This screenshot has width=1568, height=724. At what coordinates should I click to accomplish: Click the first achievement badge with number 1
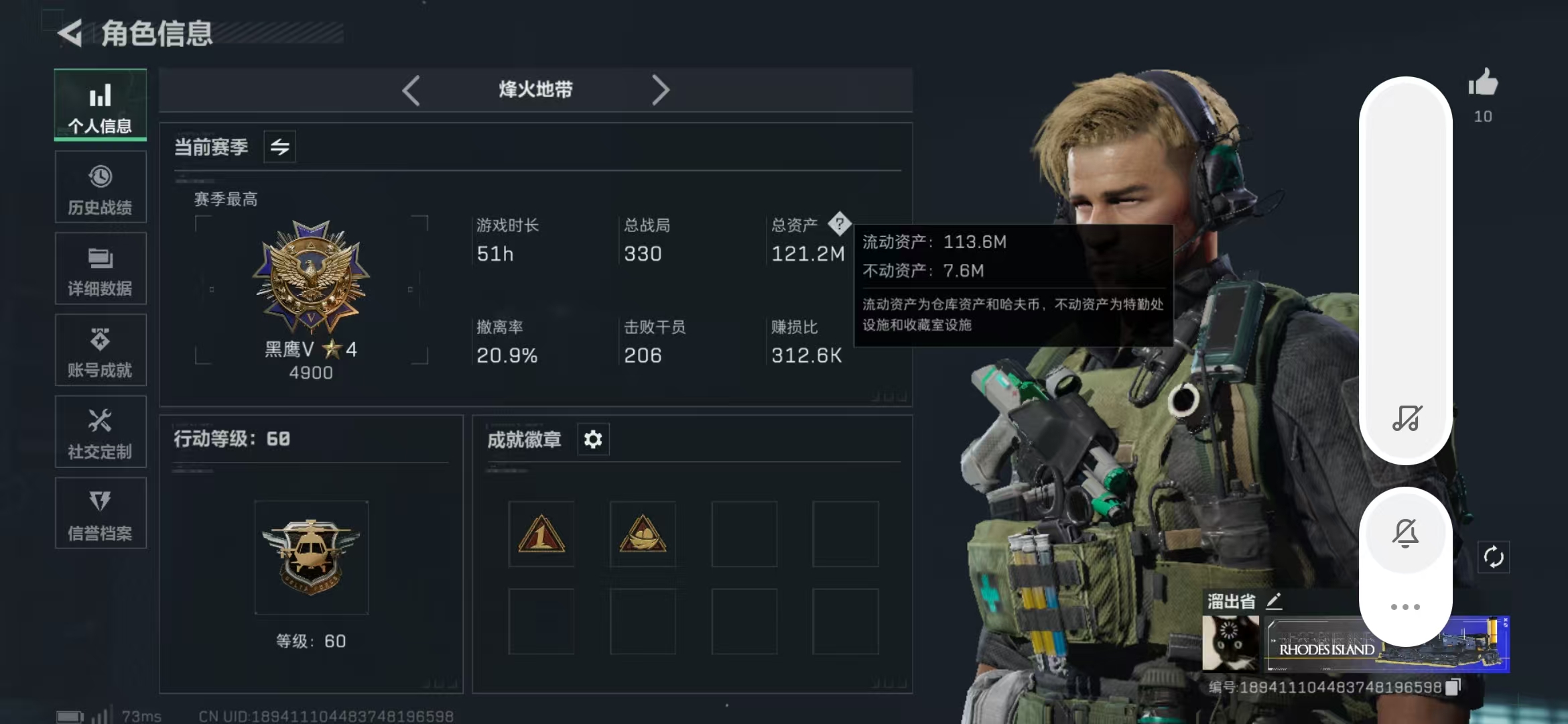(x=541, y=533)
